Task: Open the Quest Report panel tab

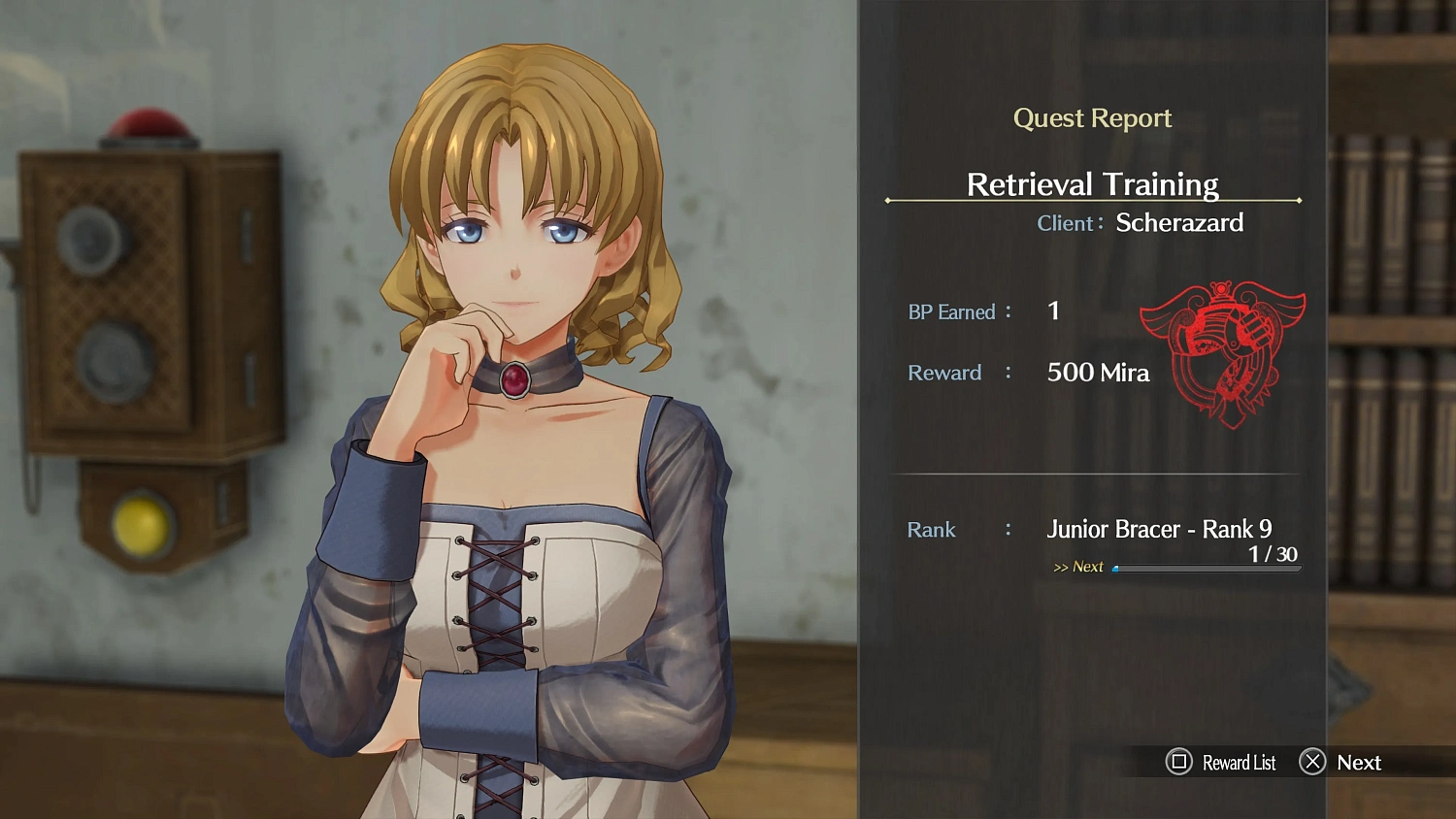Action: (x=1092, y=117)
